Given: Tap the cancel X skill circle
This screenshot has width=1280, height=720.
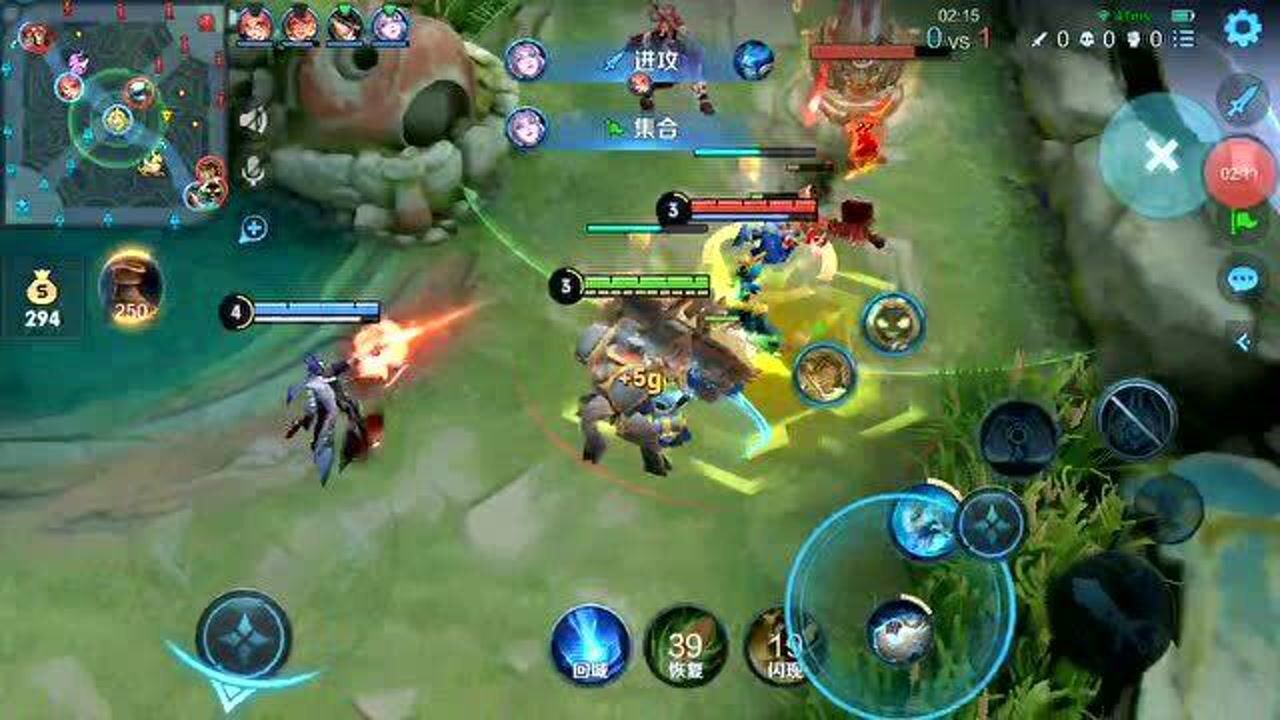Looking at the screenshot, I should 1160,156.
